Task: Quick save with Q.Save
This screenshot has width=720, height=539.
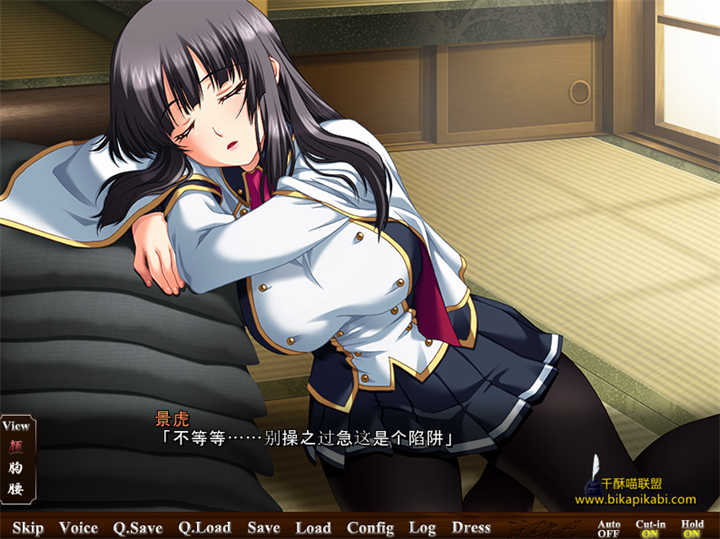Action: coord(138,527)
